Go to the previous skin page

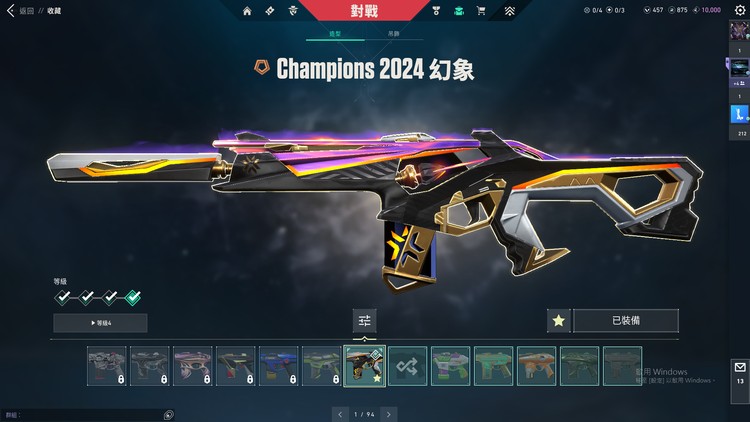pos(340,413)
